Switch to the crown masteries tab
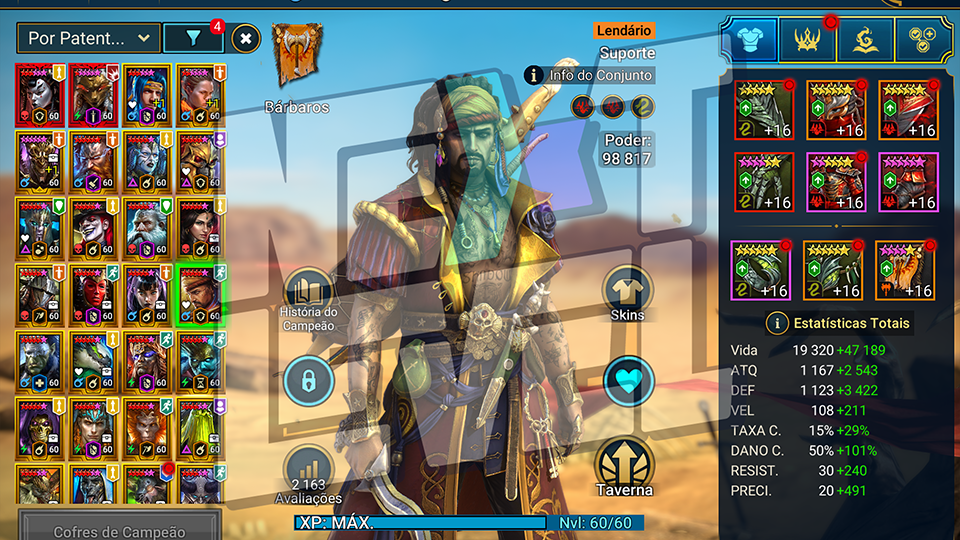The width and height of the screenshot is (960, 540). pos(807,41)
